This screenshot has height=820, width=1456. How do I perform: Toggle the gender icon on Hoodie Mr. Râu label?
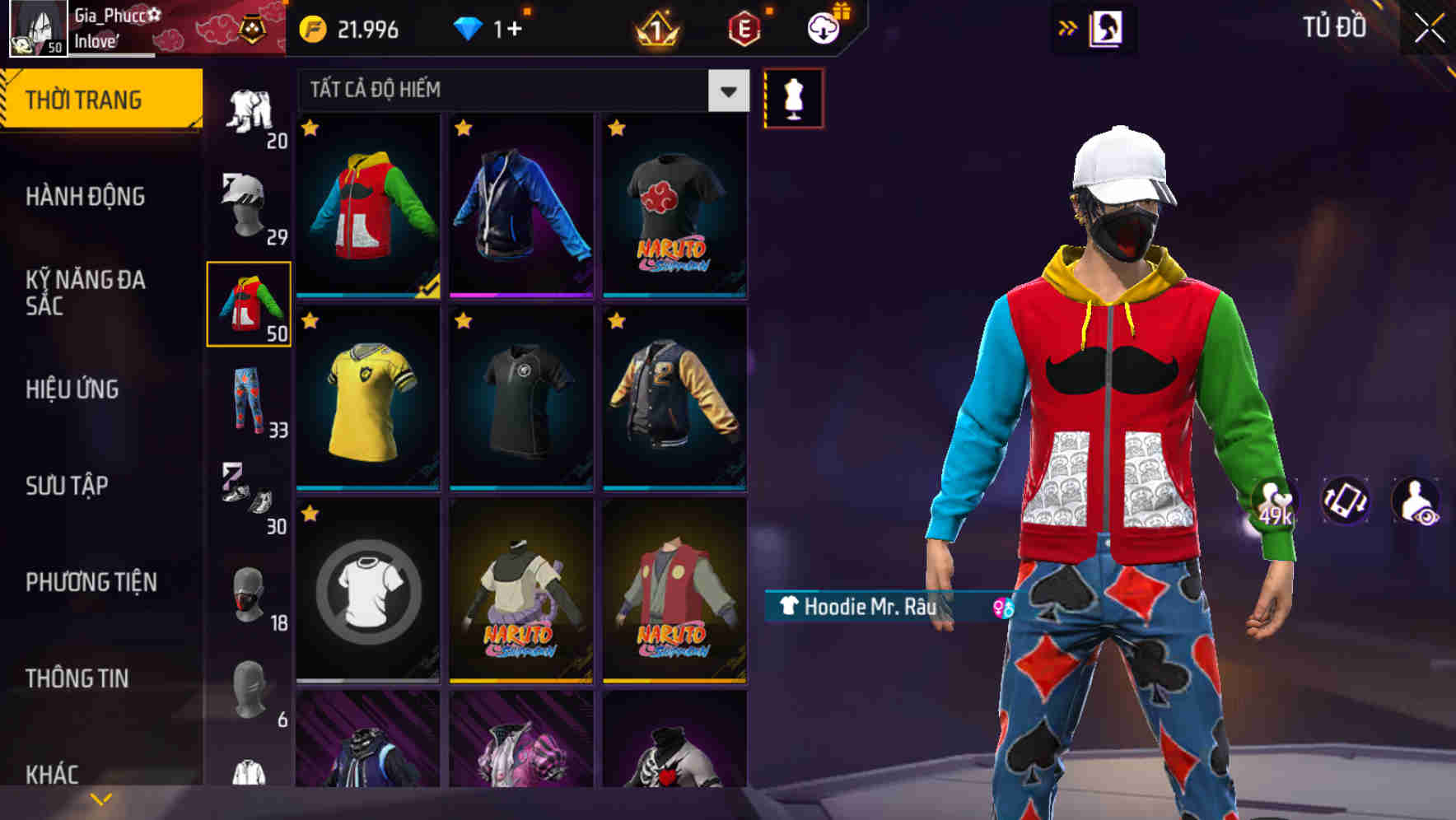pos(1003,607)
